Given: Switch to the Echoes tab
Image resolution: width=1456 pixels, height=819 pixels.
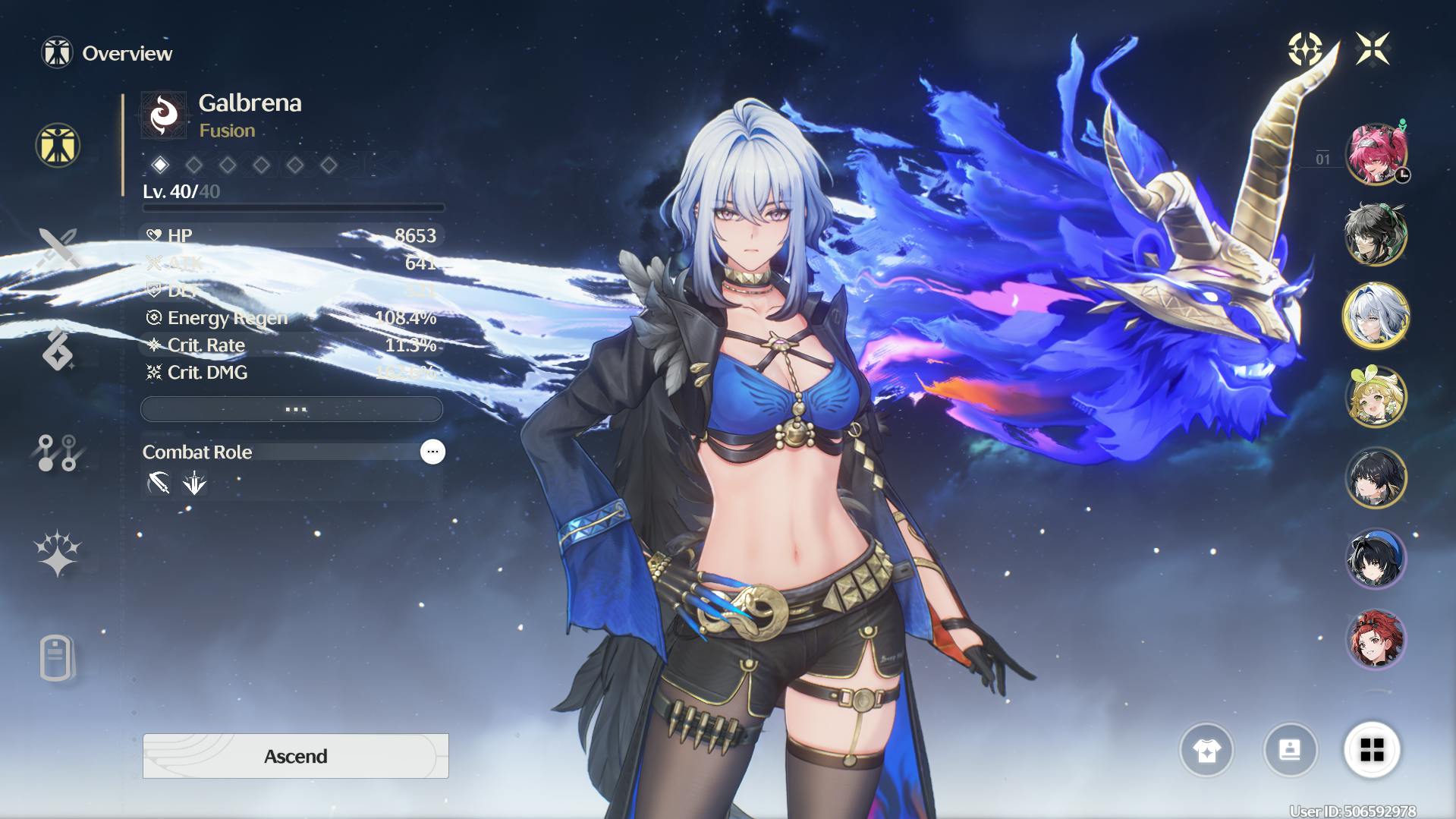Looking at the screenshot, I should (x=58, y=350).
